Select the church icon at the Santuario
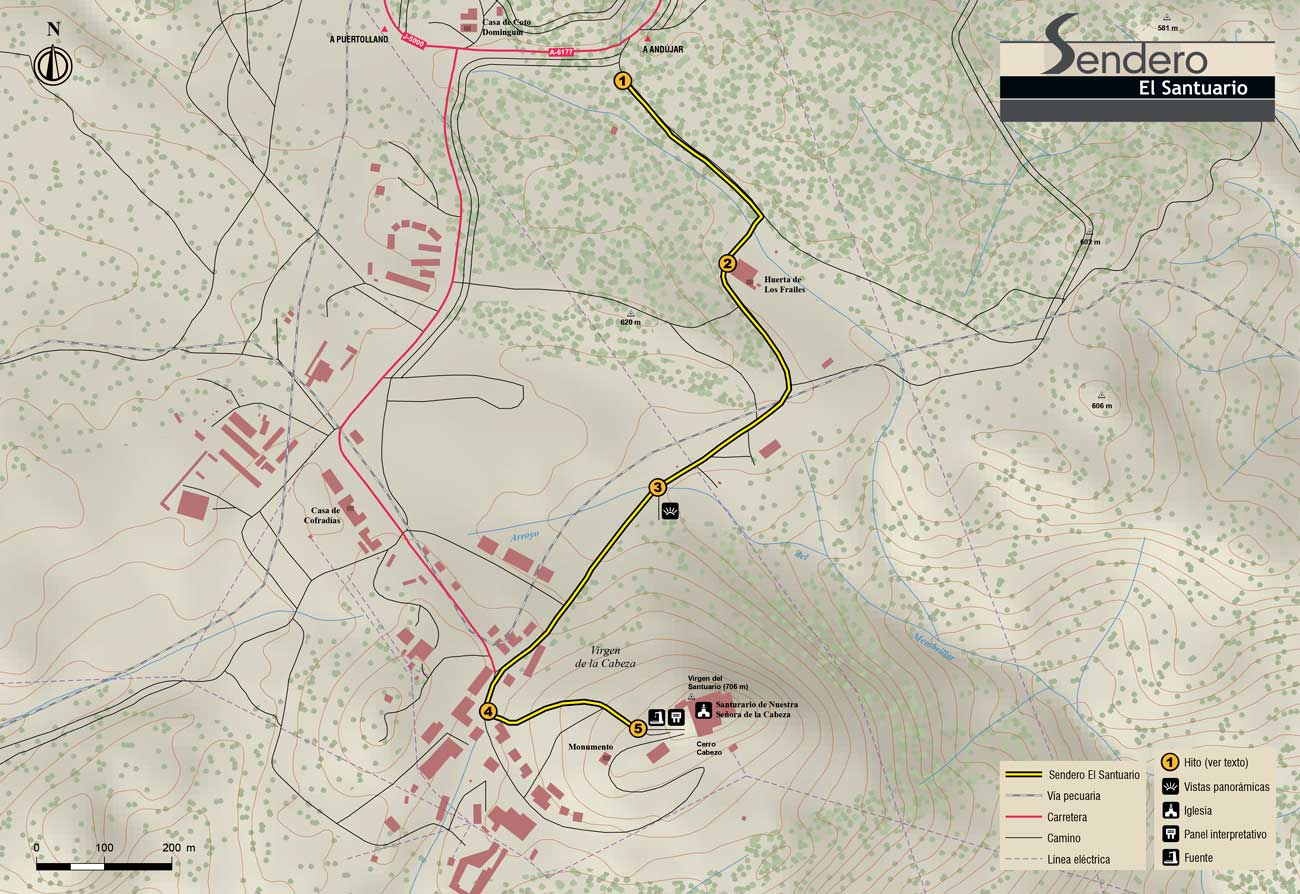Image resolution: width=1300 pixels, height=894 pixels. (x=703, y=713)
